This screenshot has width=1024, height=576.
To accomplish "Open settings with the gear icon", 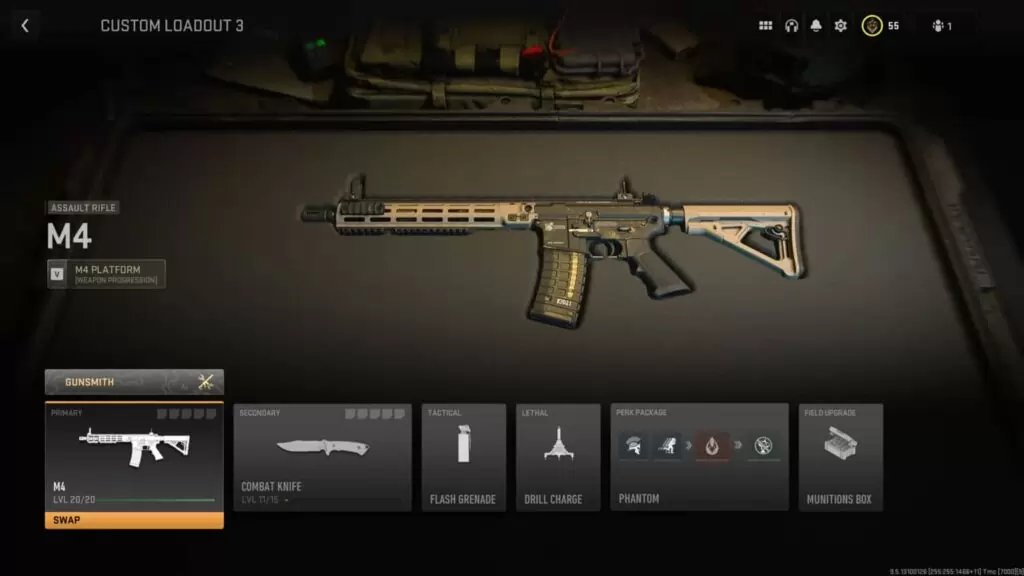I will [841, 26].
